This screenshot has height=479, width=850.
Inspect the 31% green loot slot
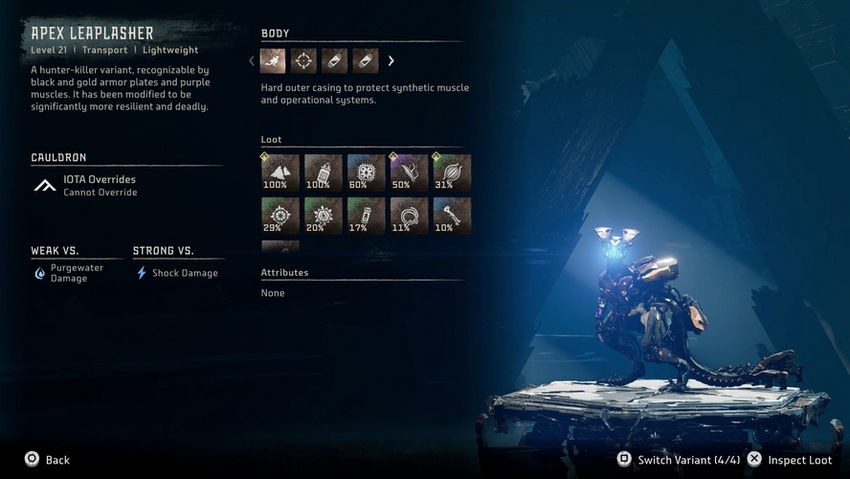click(452, 173)
